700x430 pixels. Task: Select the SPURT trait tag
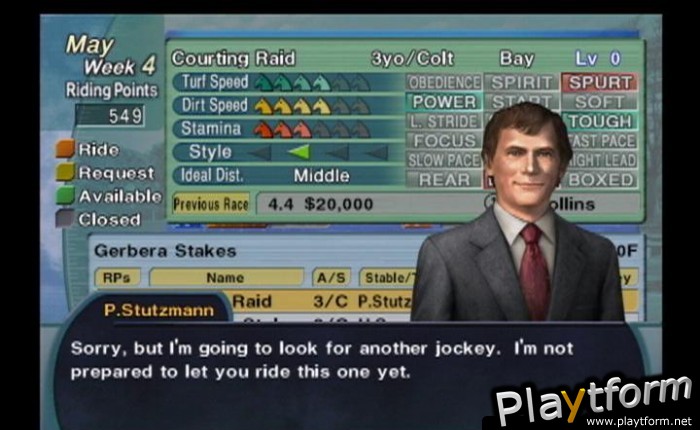click(599, 82)
